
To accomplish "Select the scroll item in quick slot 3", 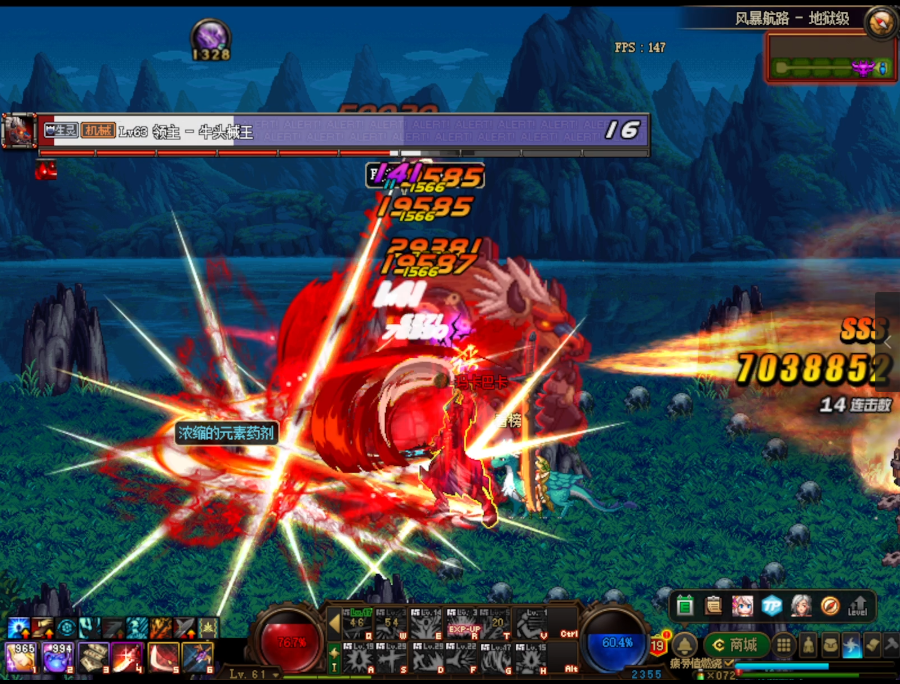I will pos(93,657).
